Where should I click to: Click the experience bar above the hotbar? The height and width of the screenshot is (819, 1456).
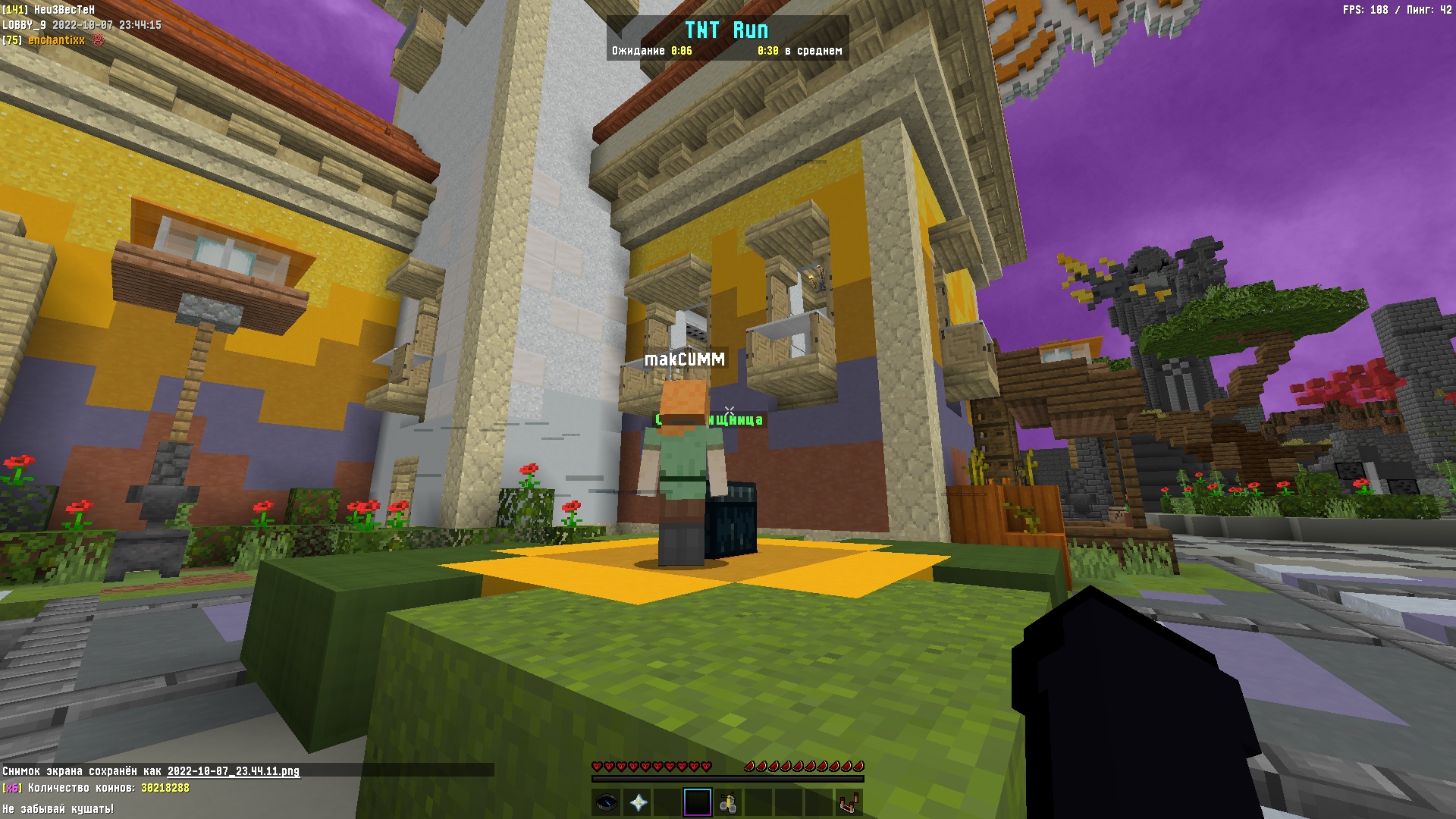click(728, 779)
